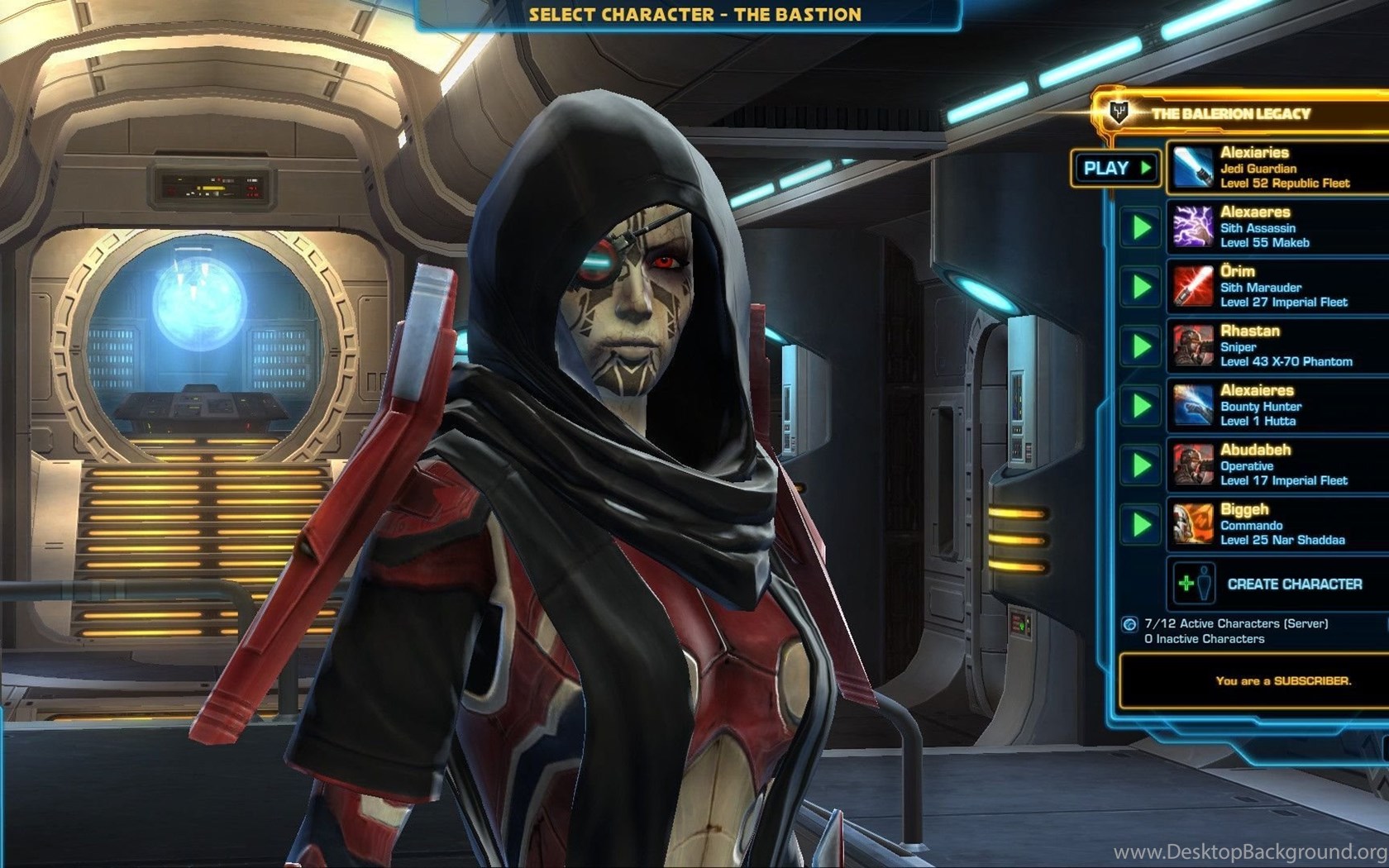Play Biggeh via the green arrow
Viewport: 1389px width, 868px height.
click(x=1141, y=525)
